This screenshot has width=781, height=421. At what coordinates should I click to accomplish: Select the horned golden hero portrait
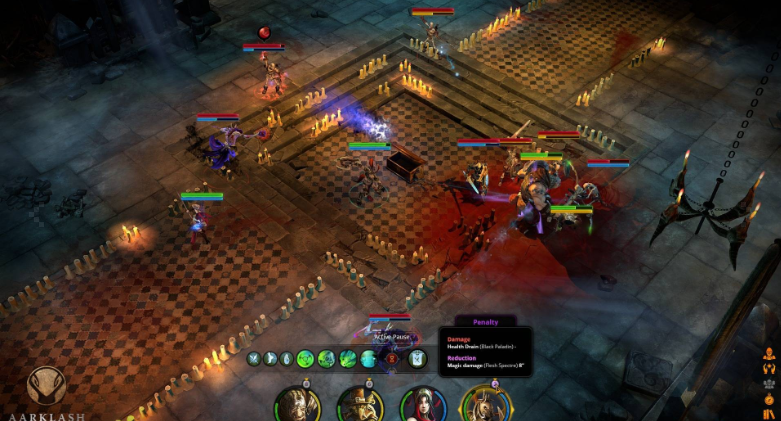(x=485, y=406)
